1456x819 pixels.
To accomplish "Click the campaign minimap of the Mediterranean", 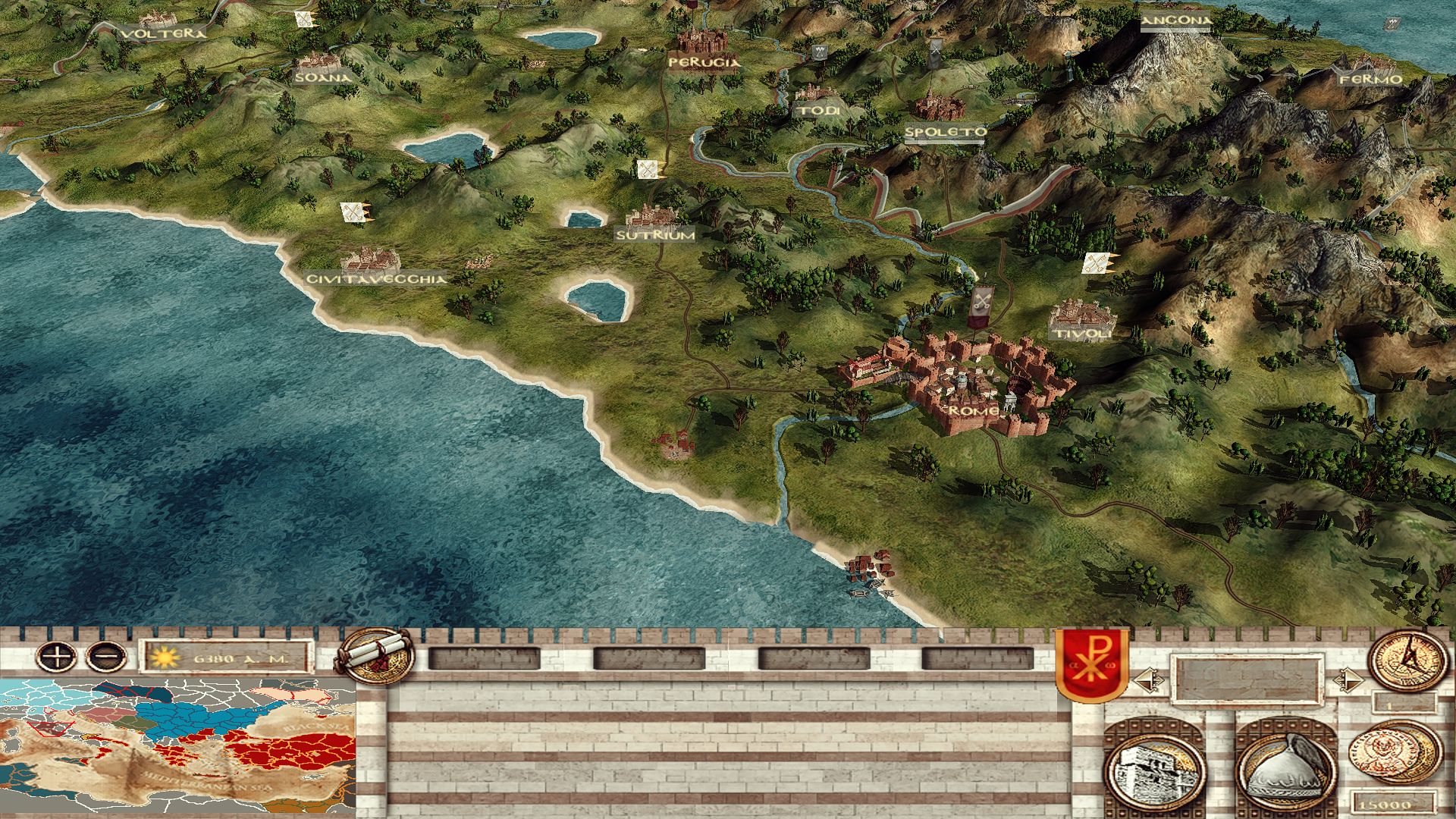I will pos(177,748).
